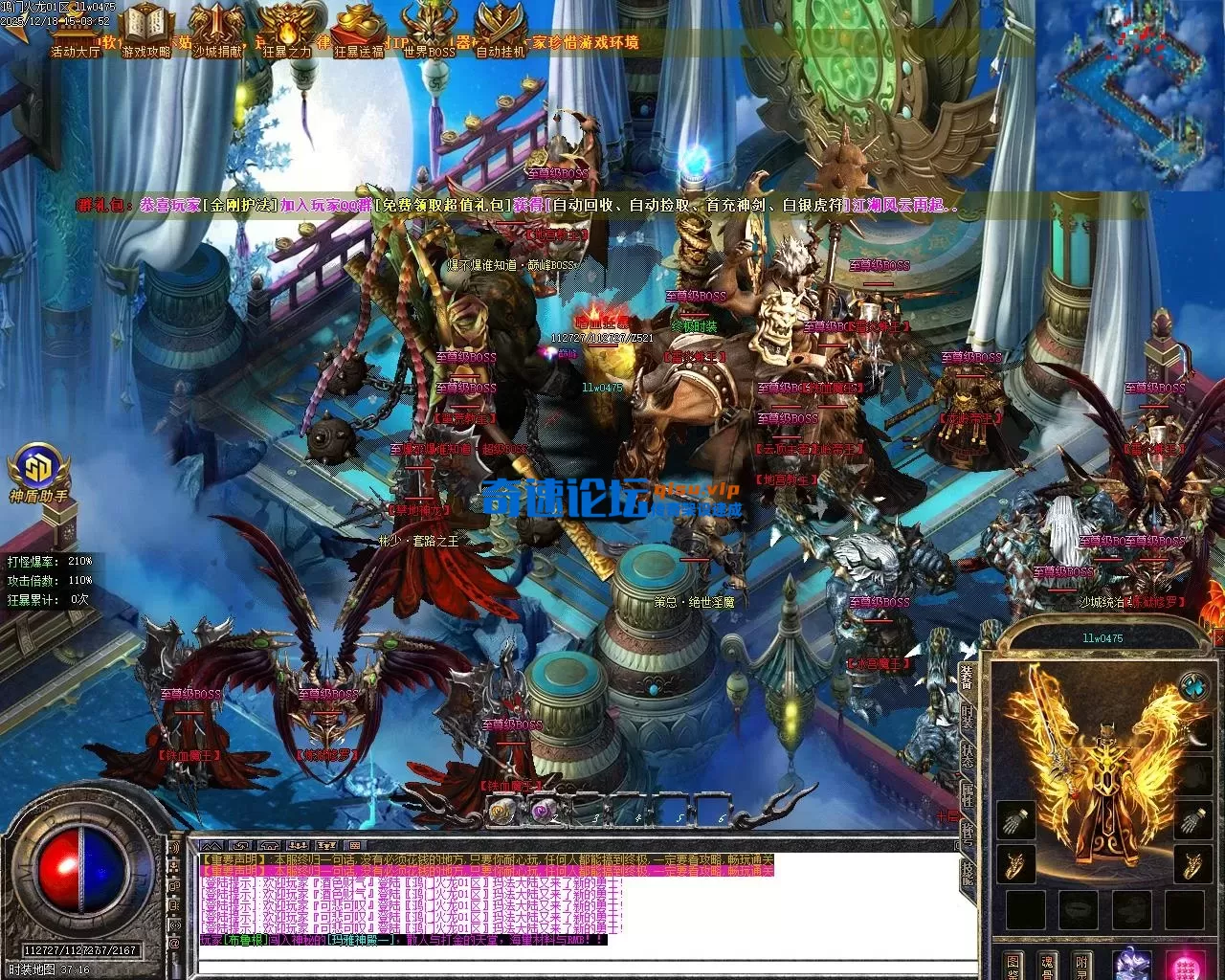Open the 沙城捐献 donation menu
Screen dimensions: 1225x980
coord(217,29)
